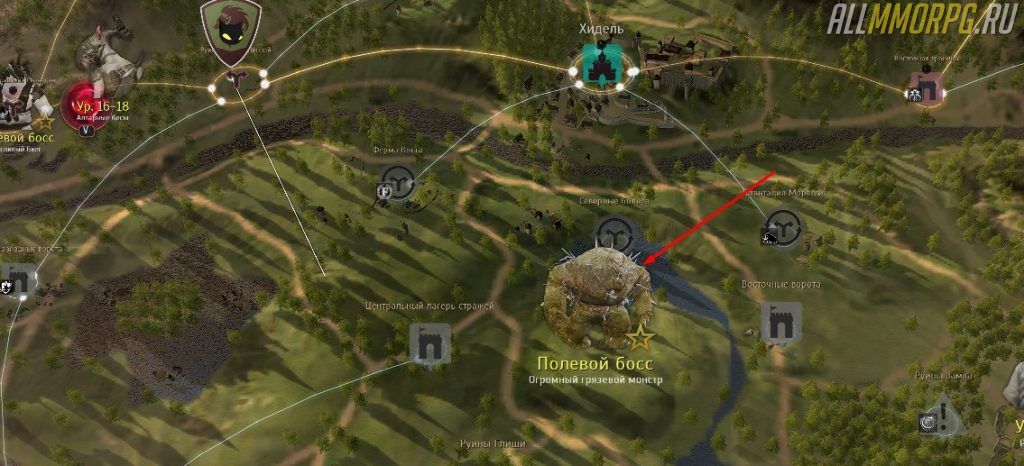Select the Центральный лагерь стражей node
Image resolution: width=1024 pixels, height=466 pixels.
pyautogui.click(x=431, y=343)
